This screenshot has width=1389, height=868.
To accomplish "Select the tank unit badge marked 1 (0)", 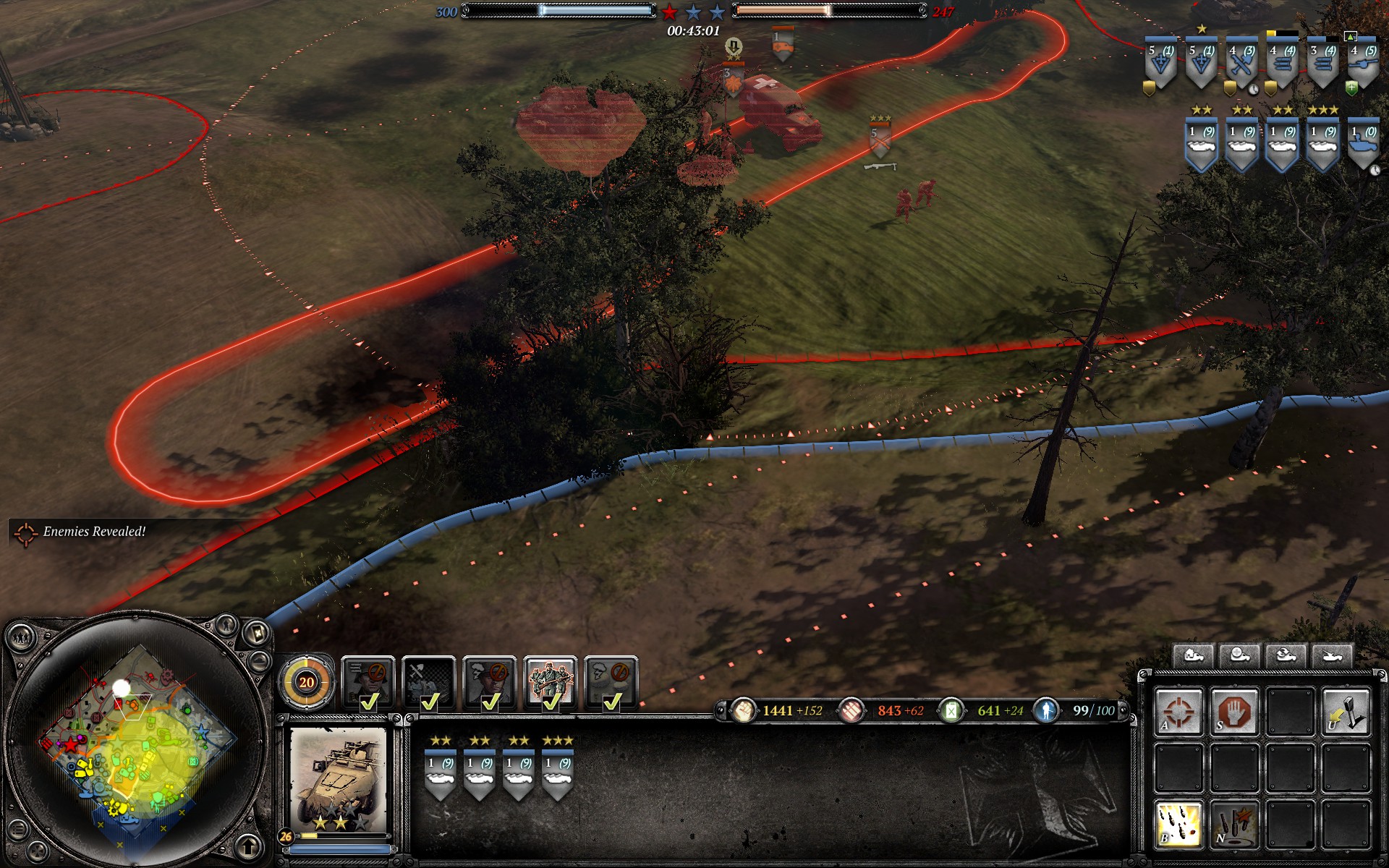I will click(x=1363, y=145).
